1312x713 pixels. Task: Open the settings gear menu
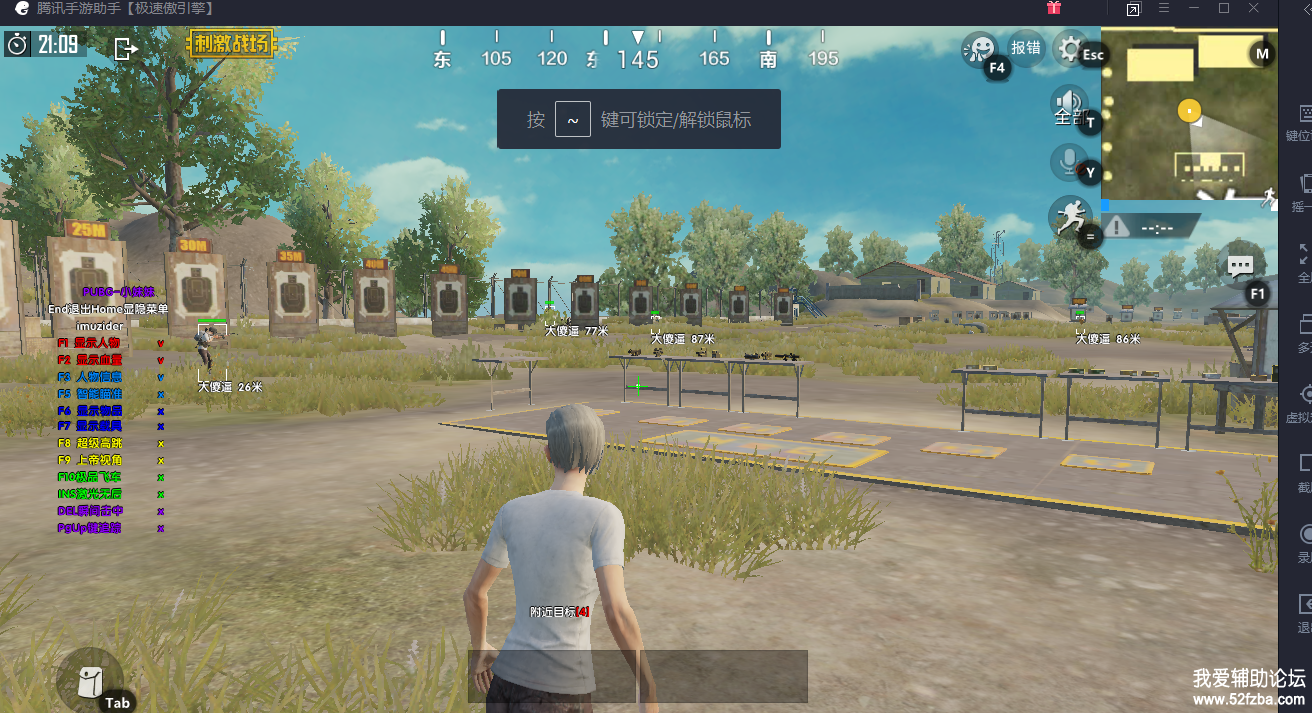pos(1070,48)
